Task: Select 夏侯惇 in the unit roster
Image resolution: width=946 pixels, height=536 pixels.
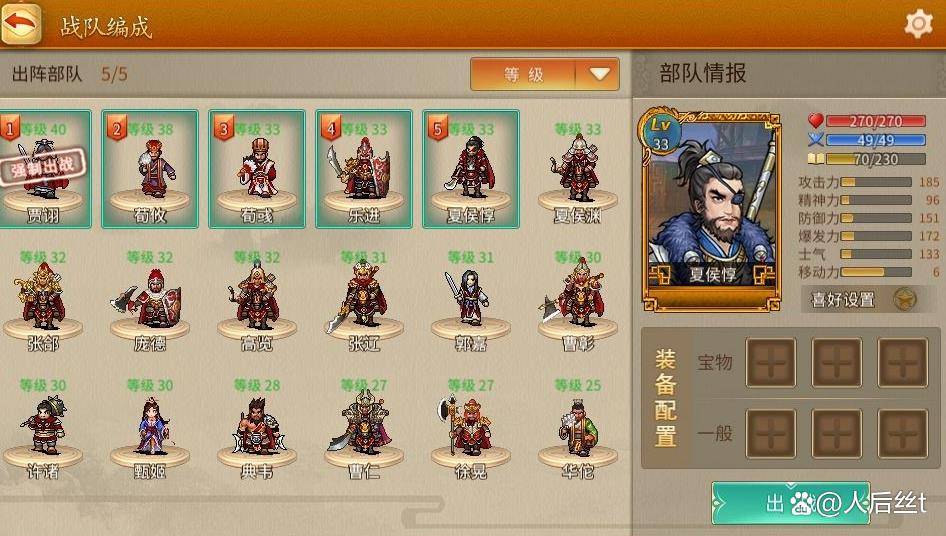Action: point(470,170)
